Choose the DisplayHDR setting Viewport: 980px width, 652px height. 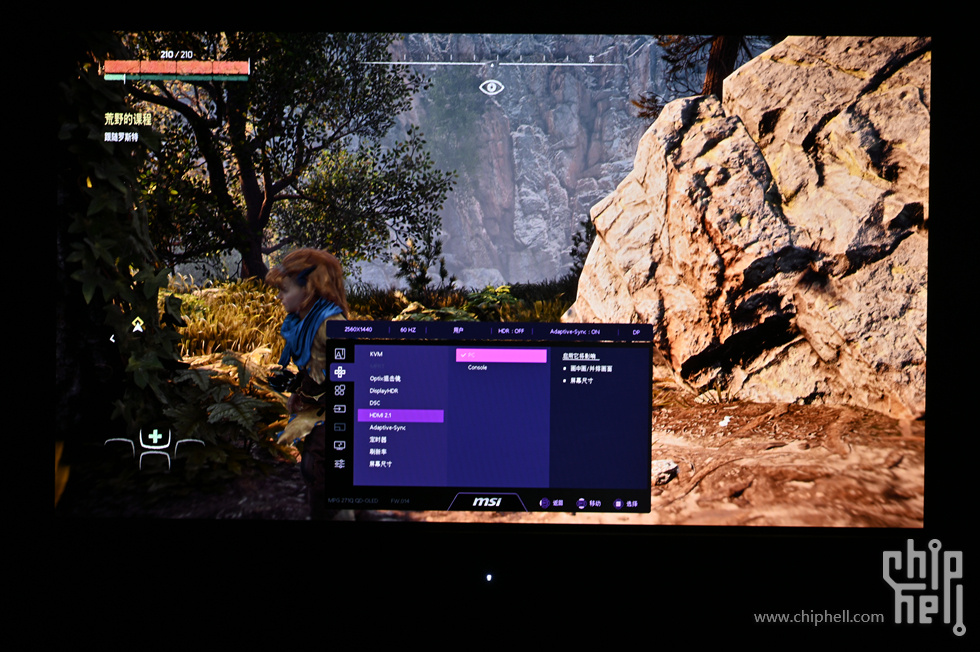tap(384, 391)
